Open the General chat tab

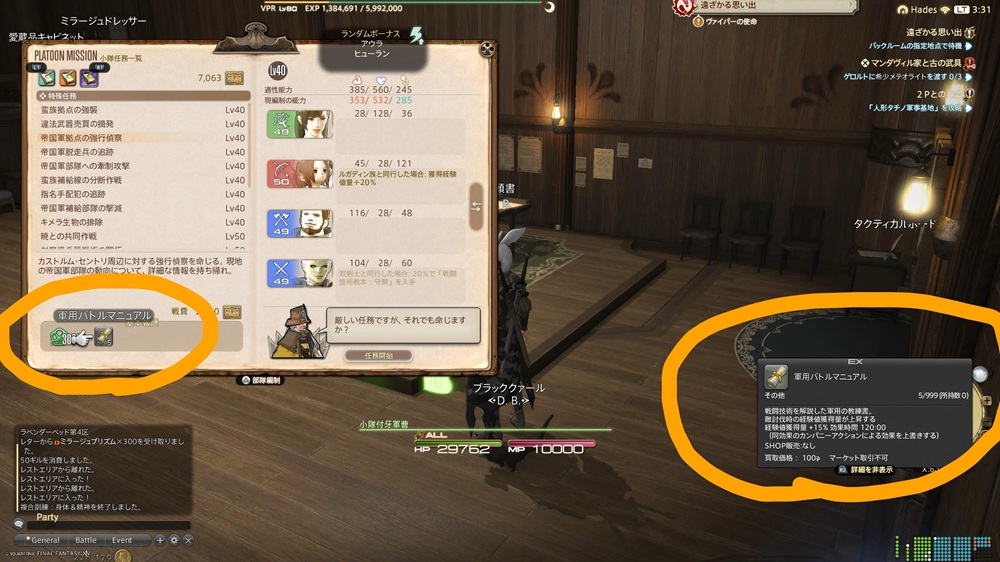click(x=46, y=540)
